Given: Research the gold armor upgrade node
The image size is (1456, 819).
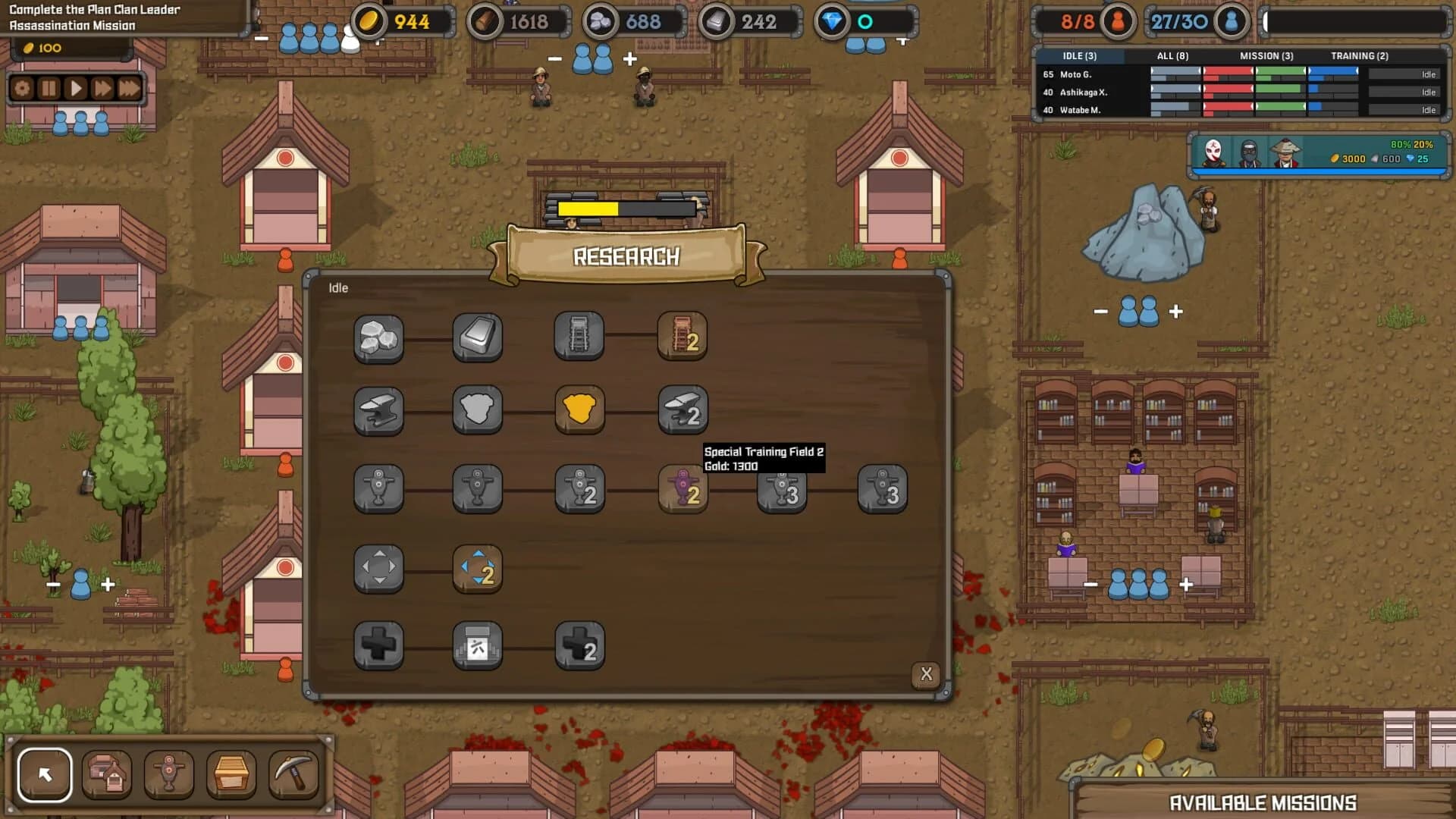Looking at the screenshot, I should click(580, 411).
